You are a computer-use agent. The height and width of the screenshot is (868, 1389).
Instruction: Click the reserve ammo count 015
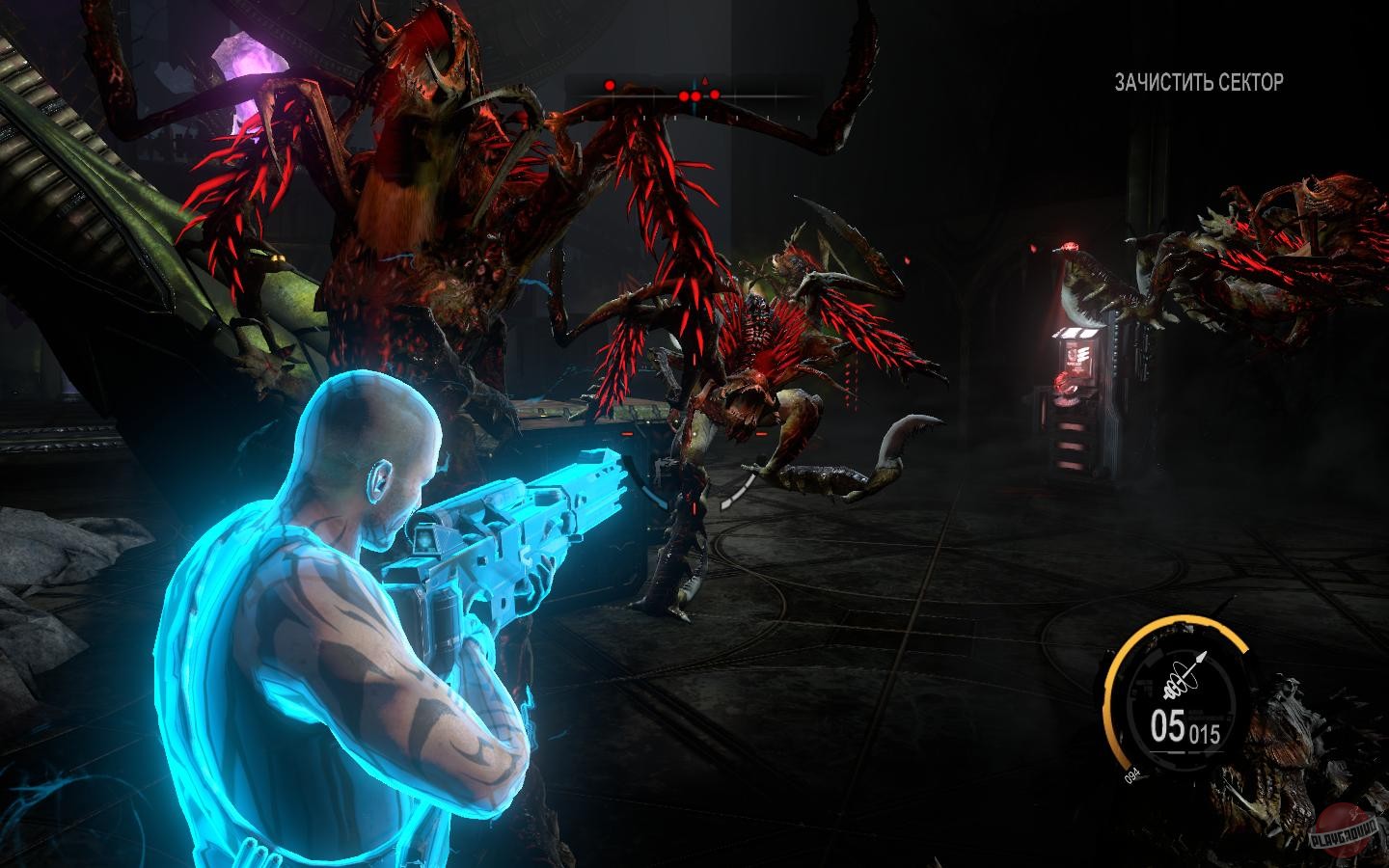[x=1206, y=731]
